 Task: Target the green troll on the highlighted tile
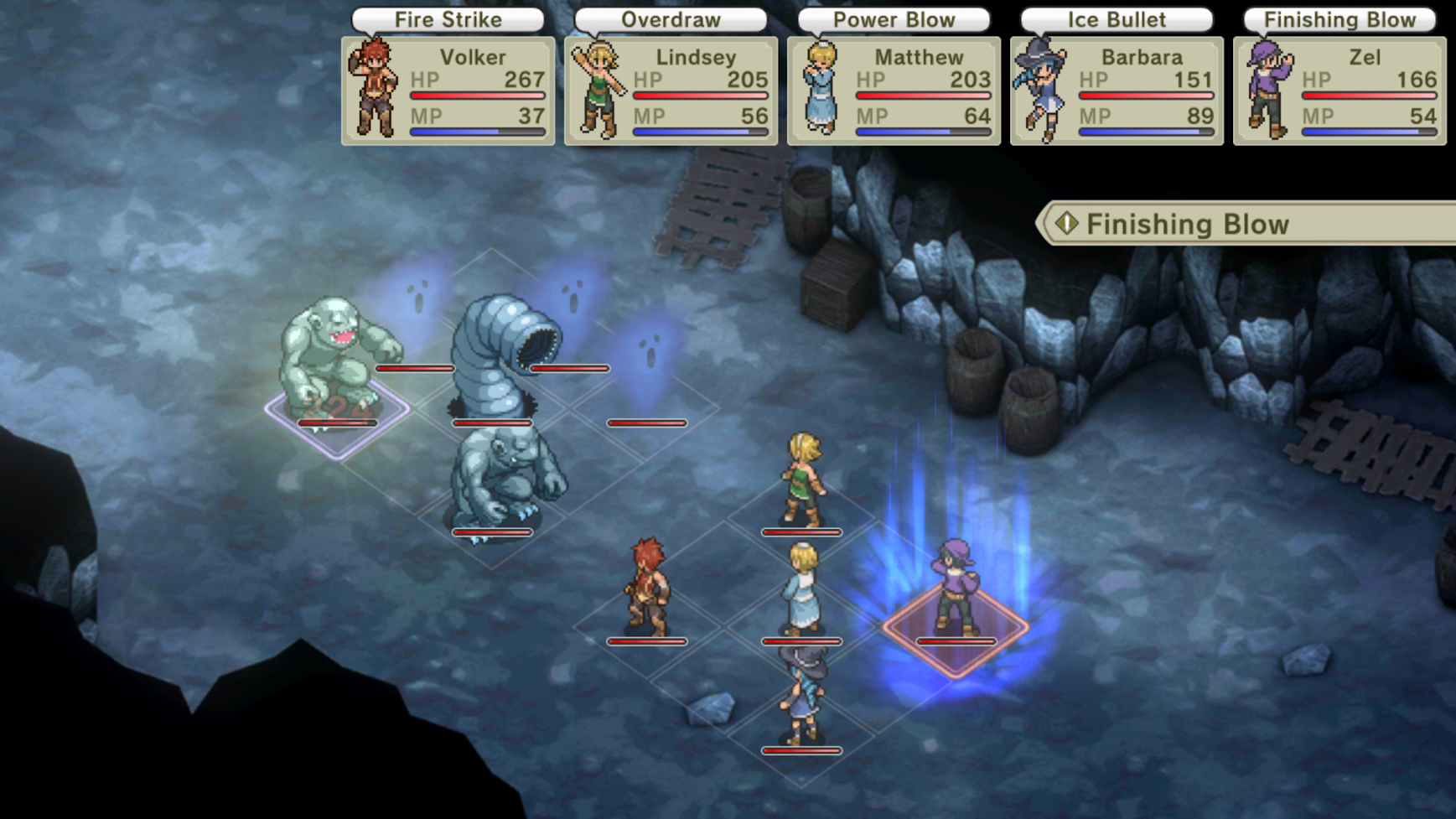pos(337,360)
